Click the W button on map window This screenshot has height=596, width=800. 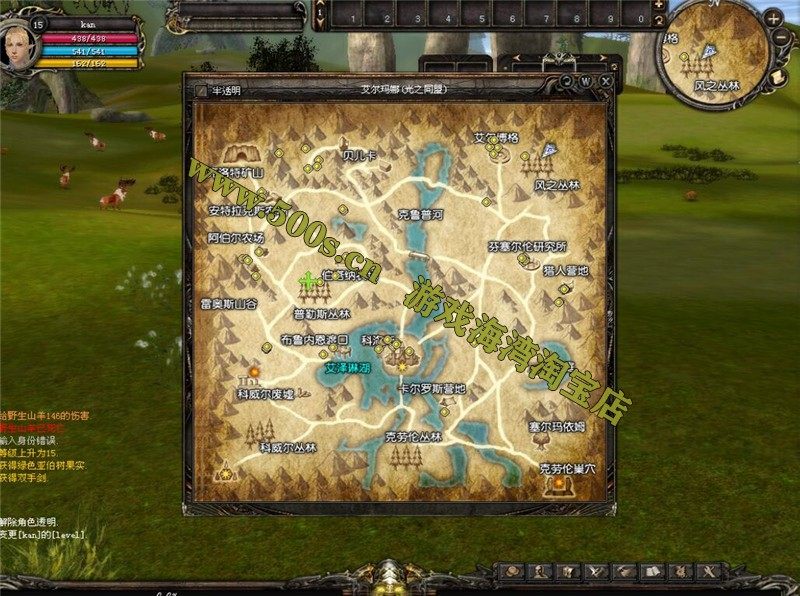click(587, 80)
